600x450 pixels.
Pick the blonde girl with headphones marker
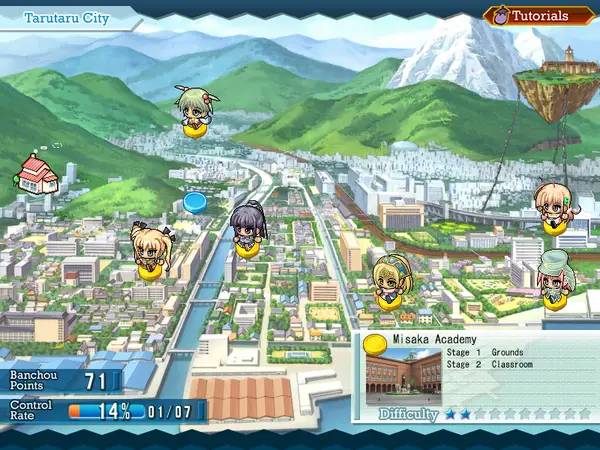pyautogui.click(x=388, y=280)
